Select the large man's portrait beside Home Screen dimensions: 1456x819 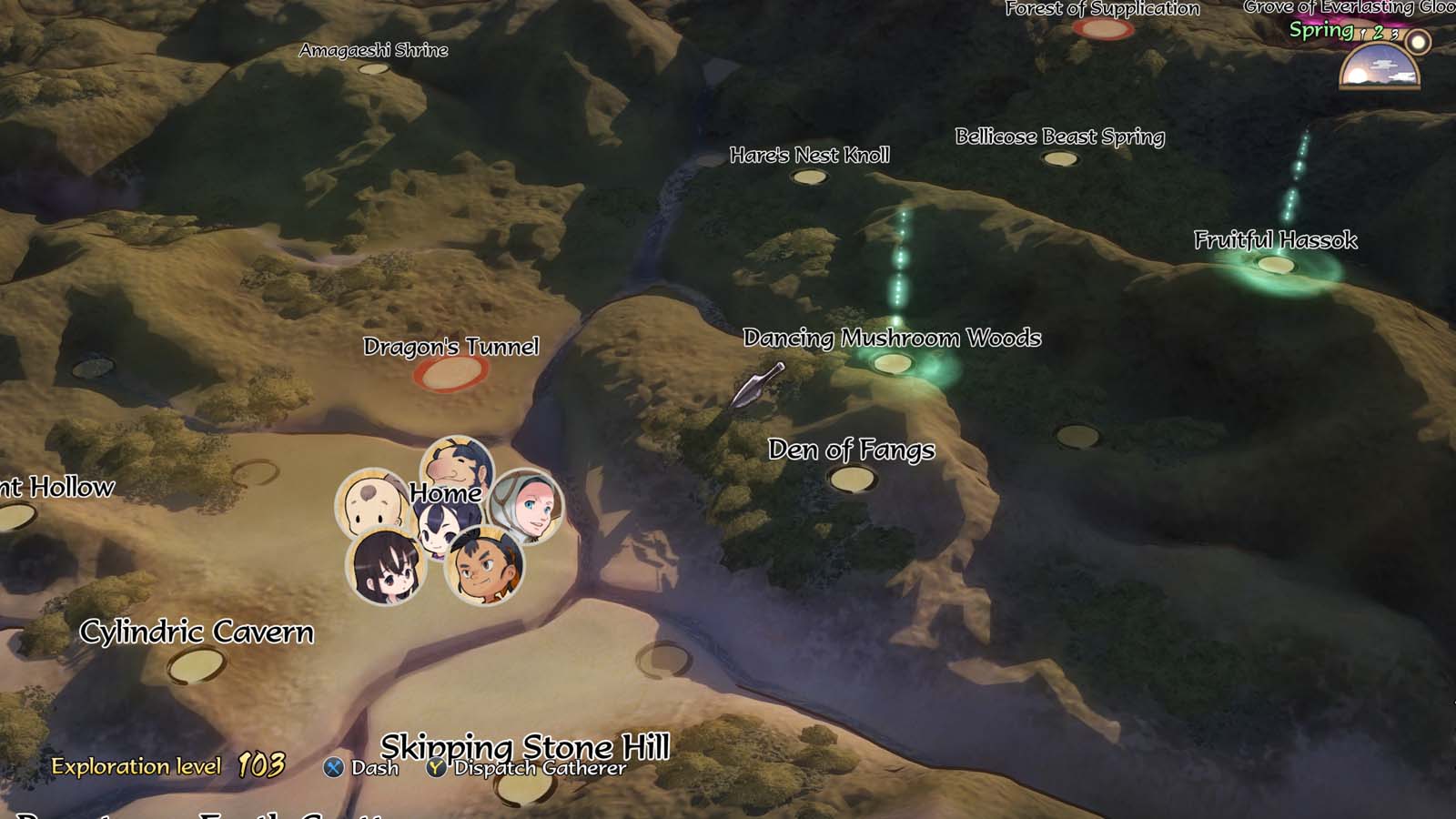(455, 469)
